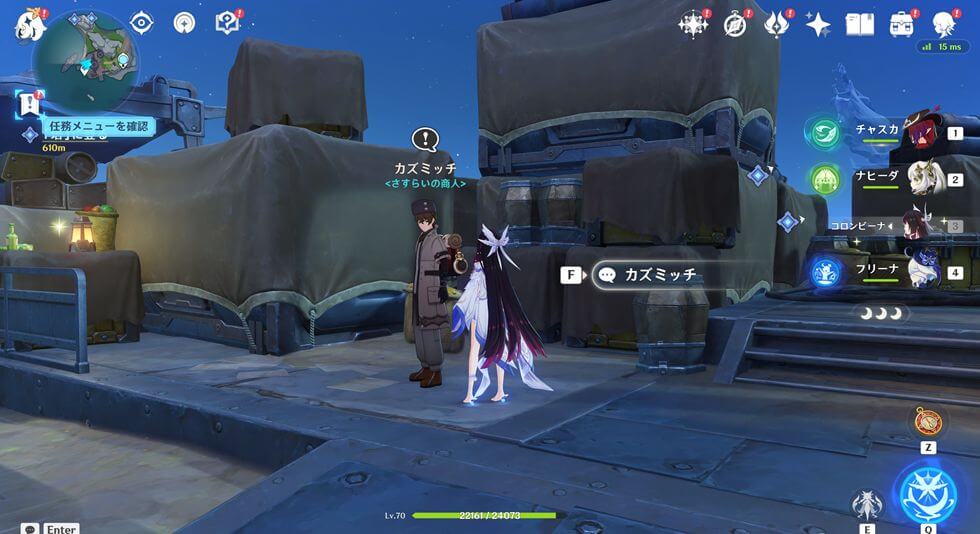Open the character head silhouette menu
The height and width of the screenshot is (534, 980).
pyautogui.click(x=944, y=24)
